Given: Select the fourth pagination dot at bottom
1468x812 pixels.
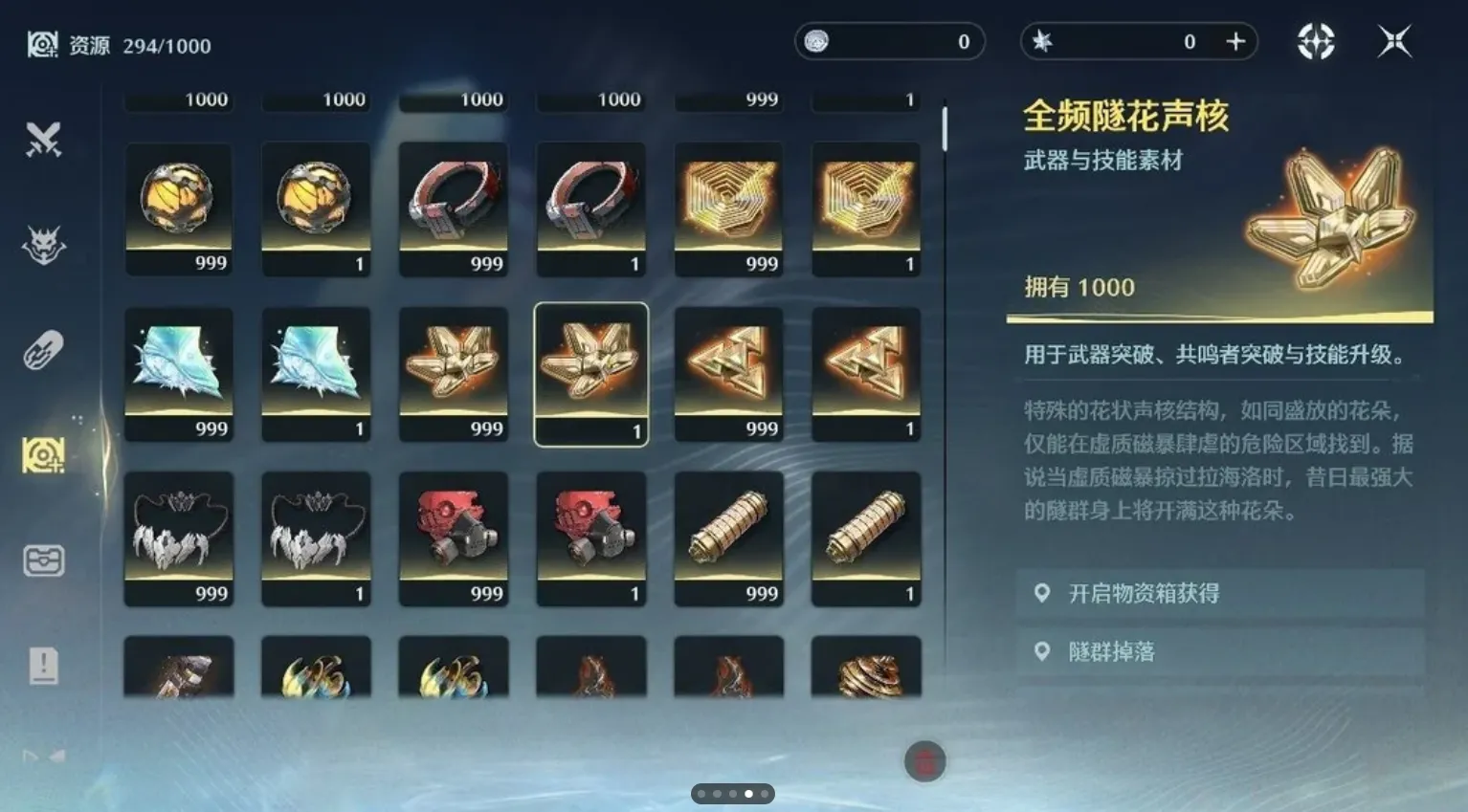Looking at the screenshot, I should coord(747,793).
